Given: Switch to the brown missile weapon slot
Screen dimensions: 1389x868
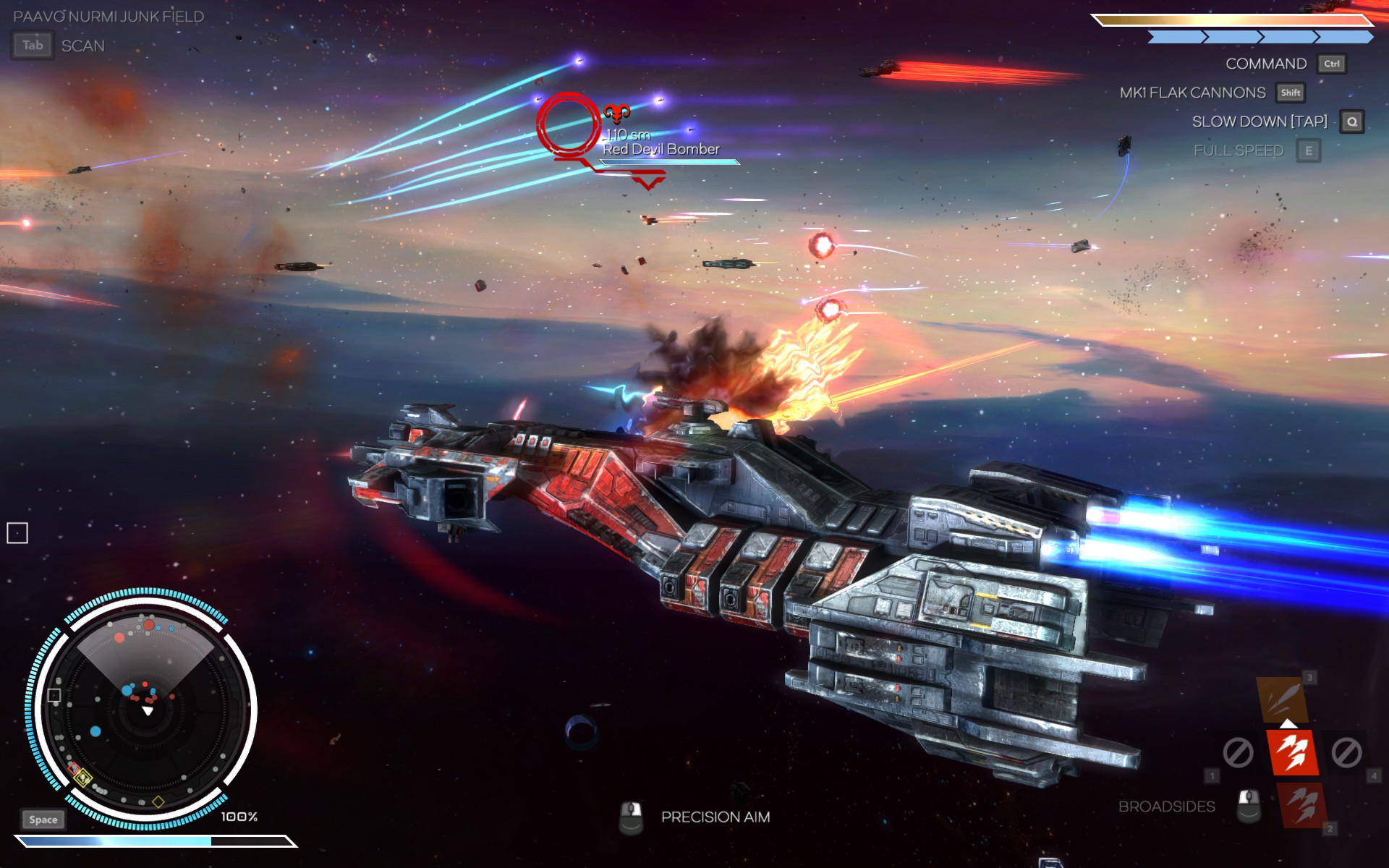Looking at the screenshot, I should [x=1283, y=698].
